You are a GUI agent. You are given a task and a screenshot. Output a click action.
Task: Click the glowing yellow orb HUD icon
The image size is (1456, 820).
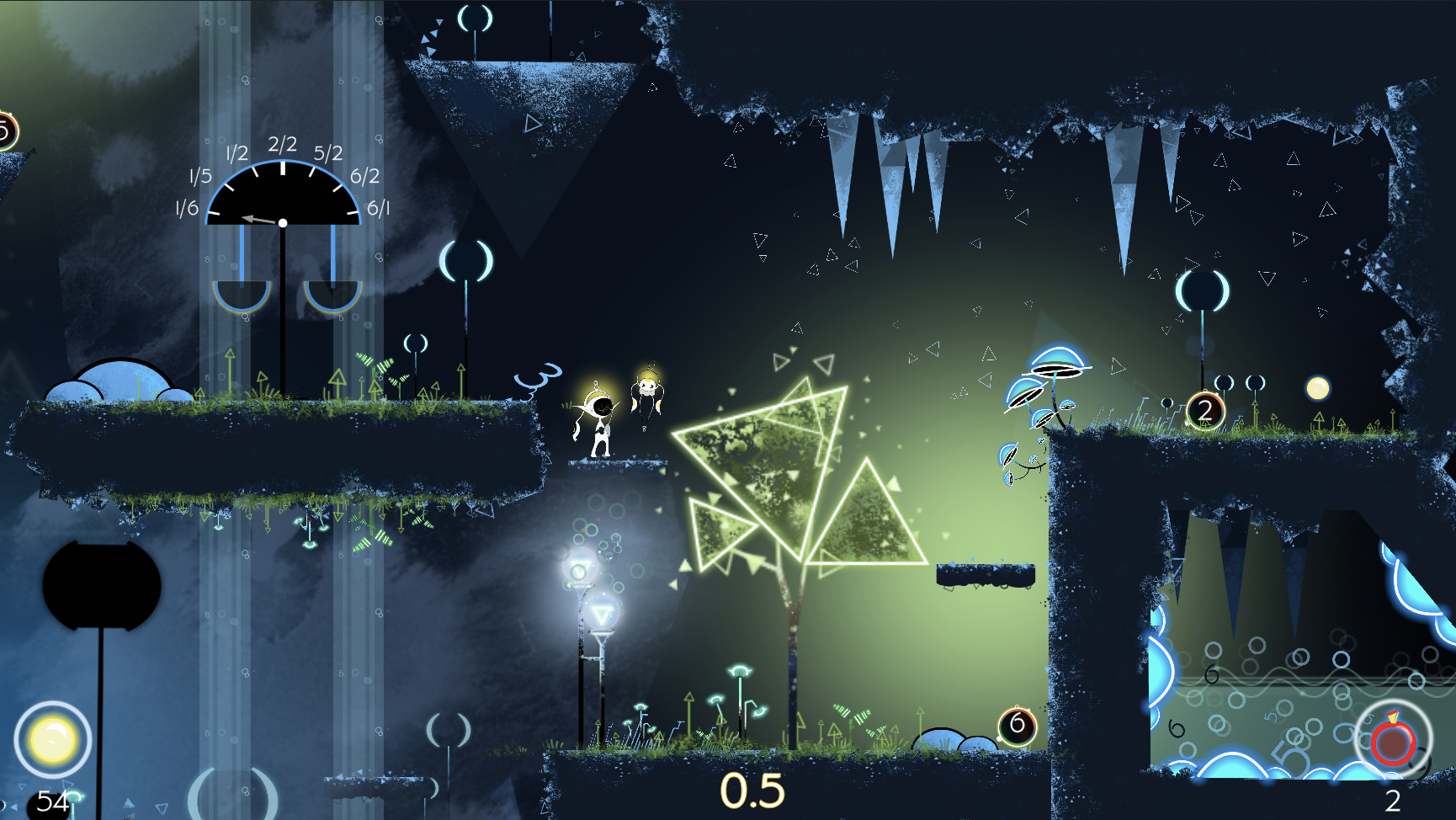pyautogui.click(x=52, y=740)
